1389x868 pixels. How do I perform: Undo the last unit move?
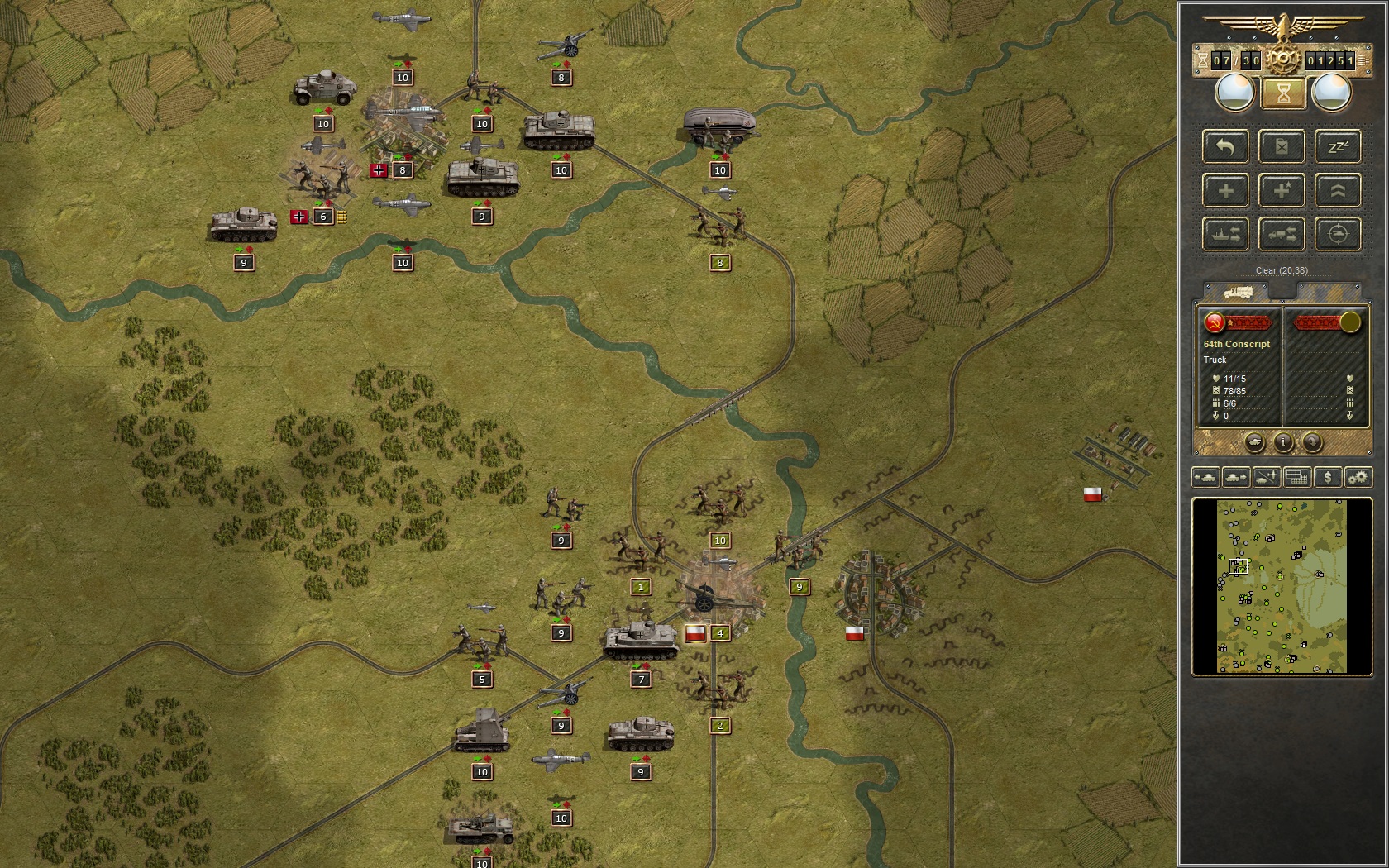pos(1224,146)
